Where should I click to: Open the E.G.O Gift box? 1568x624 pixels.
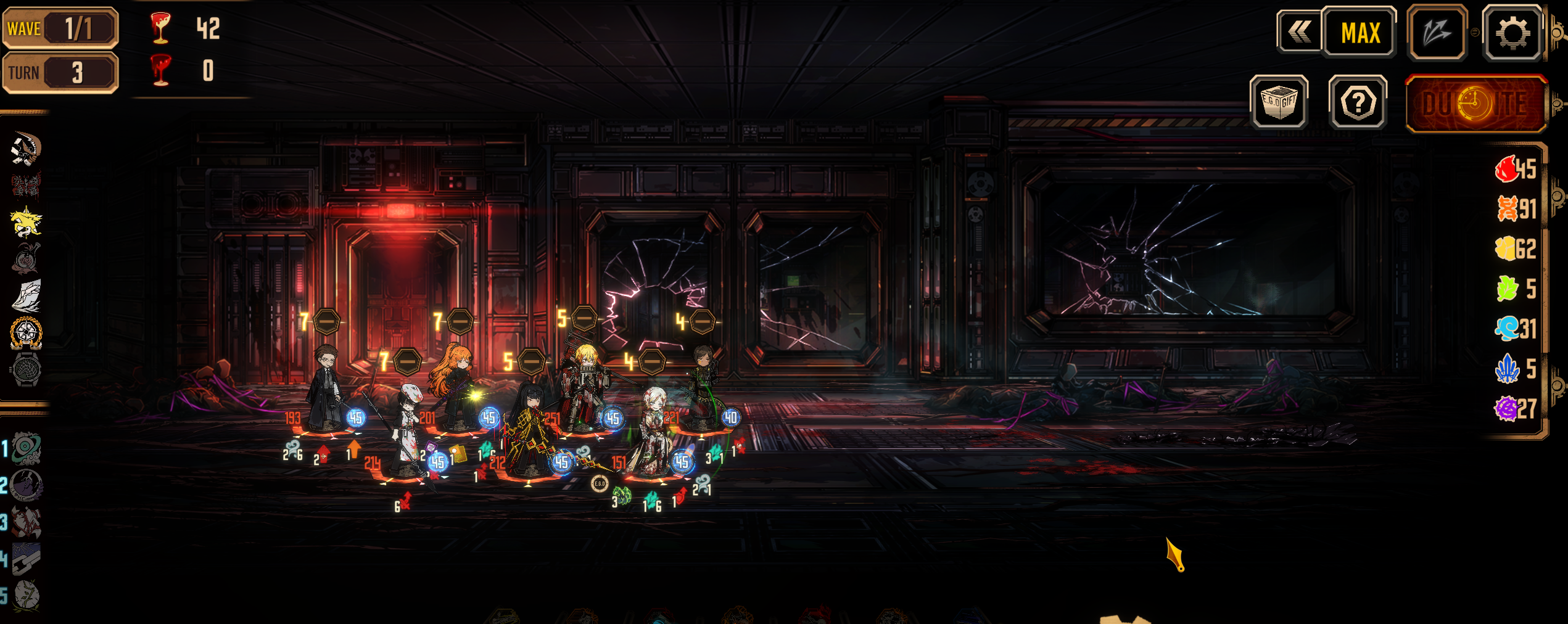pos(1279,102)
